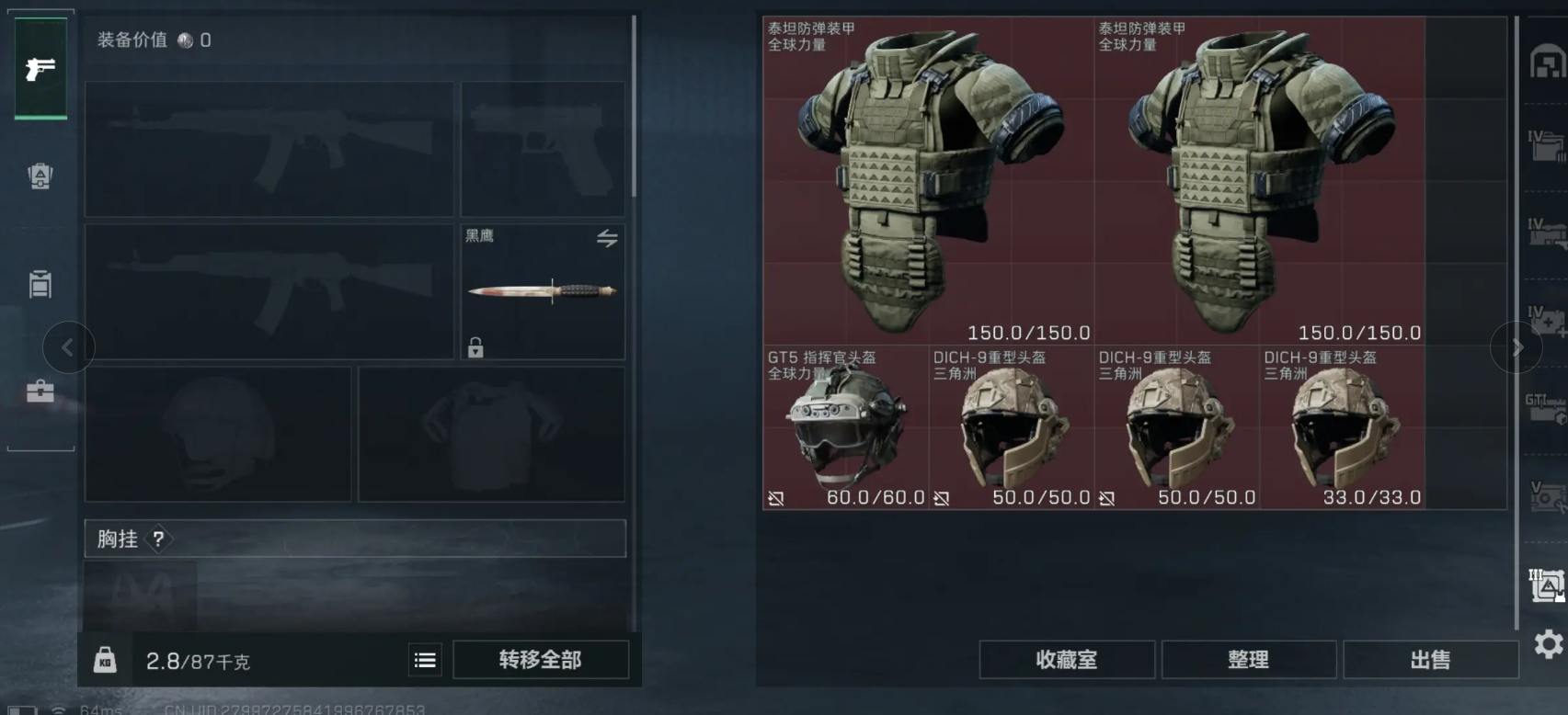Open the gear settings icon

point(1549,643)
